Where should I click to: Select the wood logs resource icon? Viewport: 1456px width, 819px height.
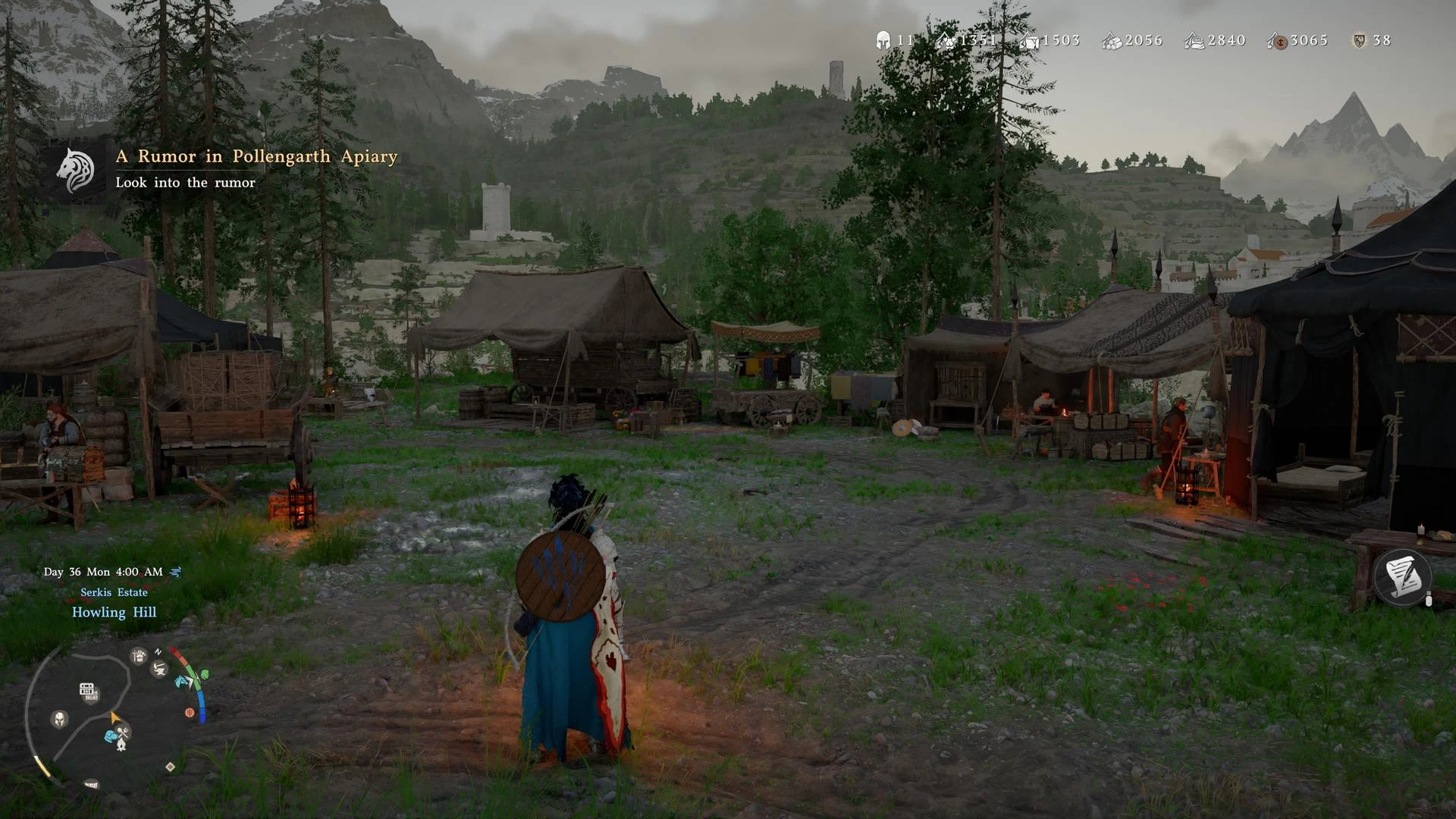click(x=1112, y=41)
